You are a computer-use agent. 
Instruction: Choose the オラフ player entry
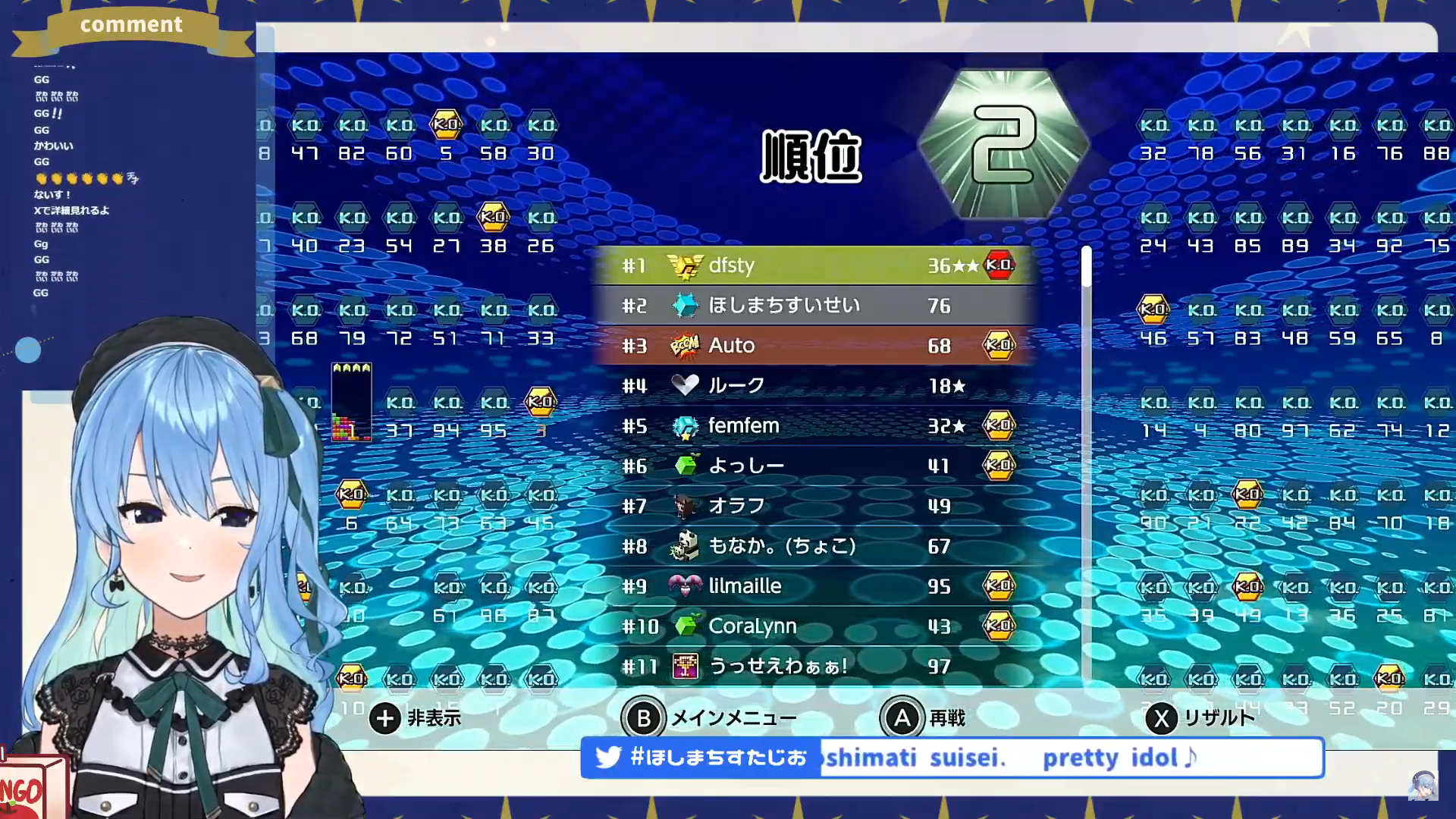815,506
